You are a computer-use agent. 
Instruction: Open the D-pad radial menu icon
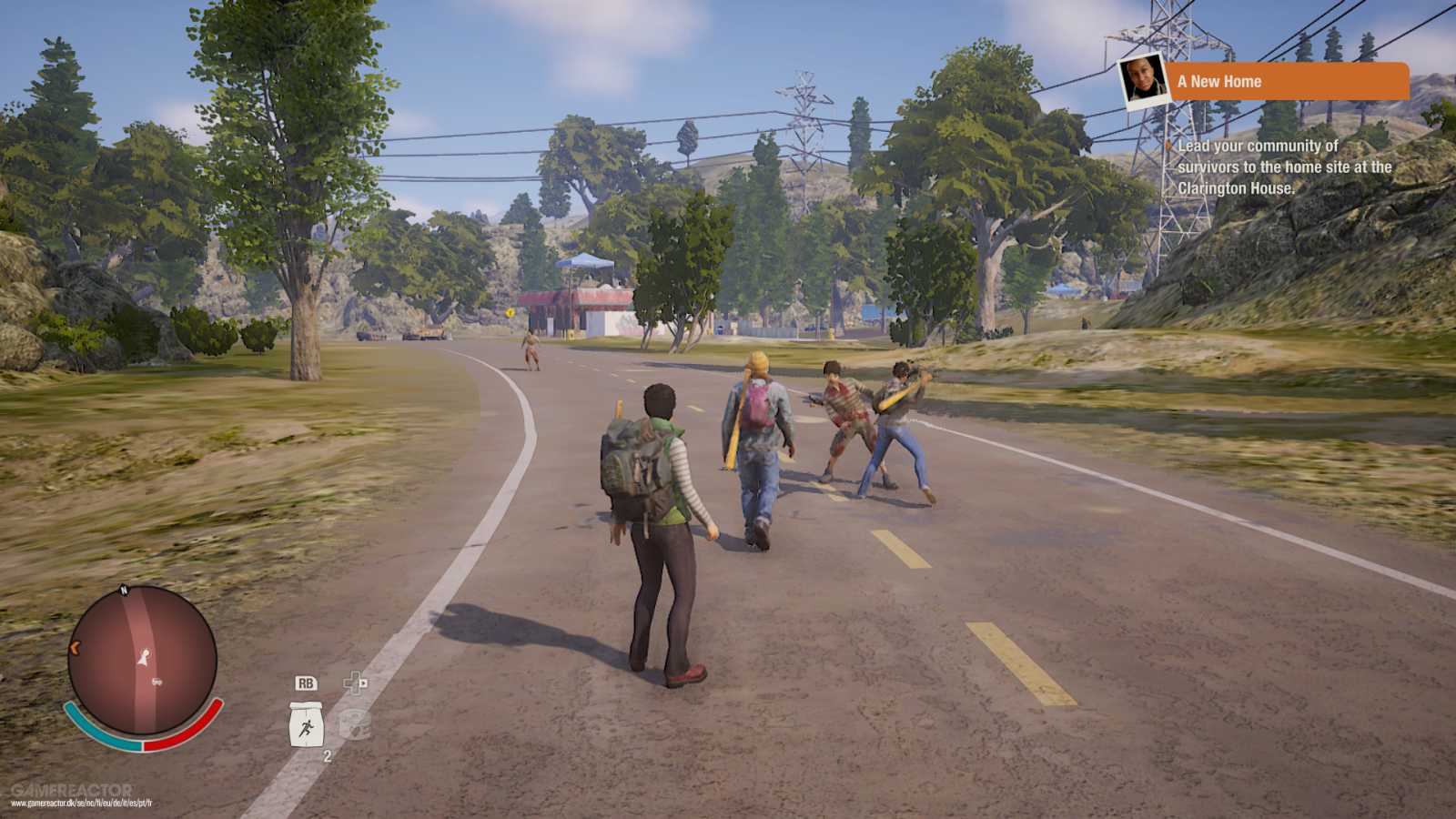click(x=355, y=682)
